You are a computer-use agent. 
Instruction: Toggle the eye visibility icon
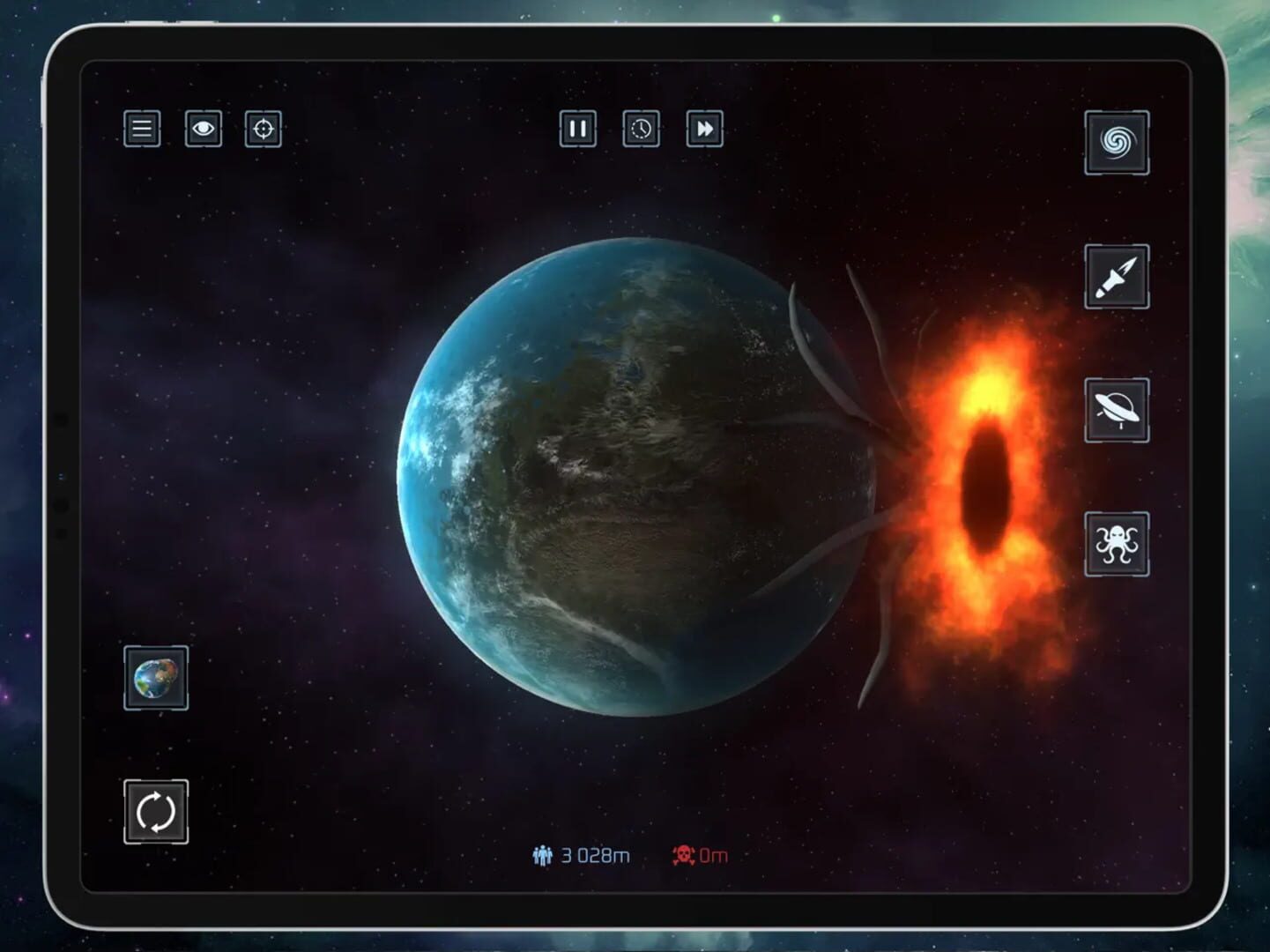click(203, 130)
